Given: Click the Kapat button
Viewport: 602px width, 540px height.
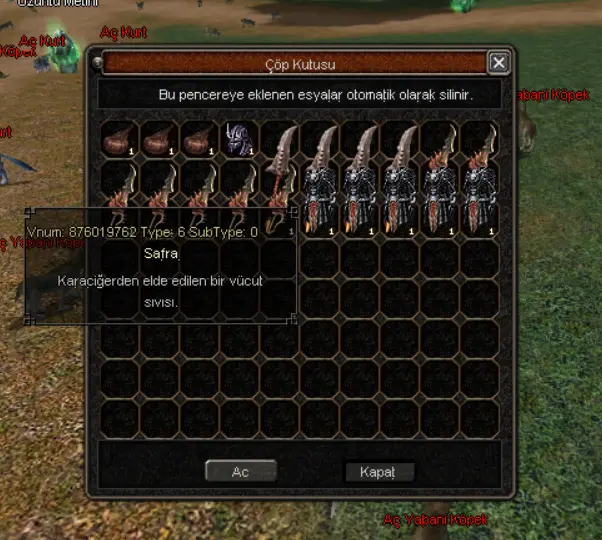Looking at the screenshot, I should pos(379,471).
